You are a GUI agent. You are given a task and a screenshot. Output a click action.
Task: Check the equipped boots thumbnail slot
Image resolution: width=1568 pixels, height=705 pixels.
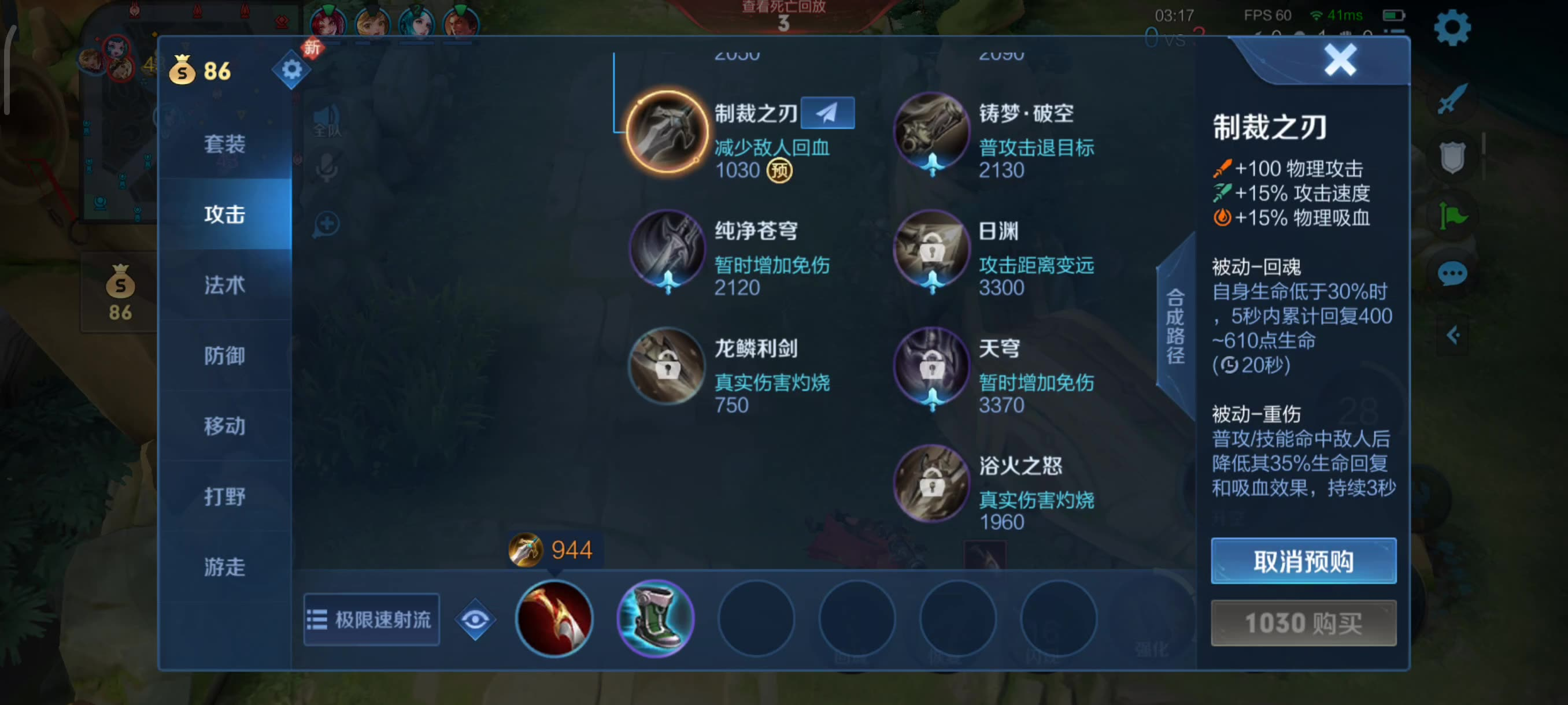[x=656, y=619]
